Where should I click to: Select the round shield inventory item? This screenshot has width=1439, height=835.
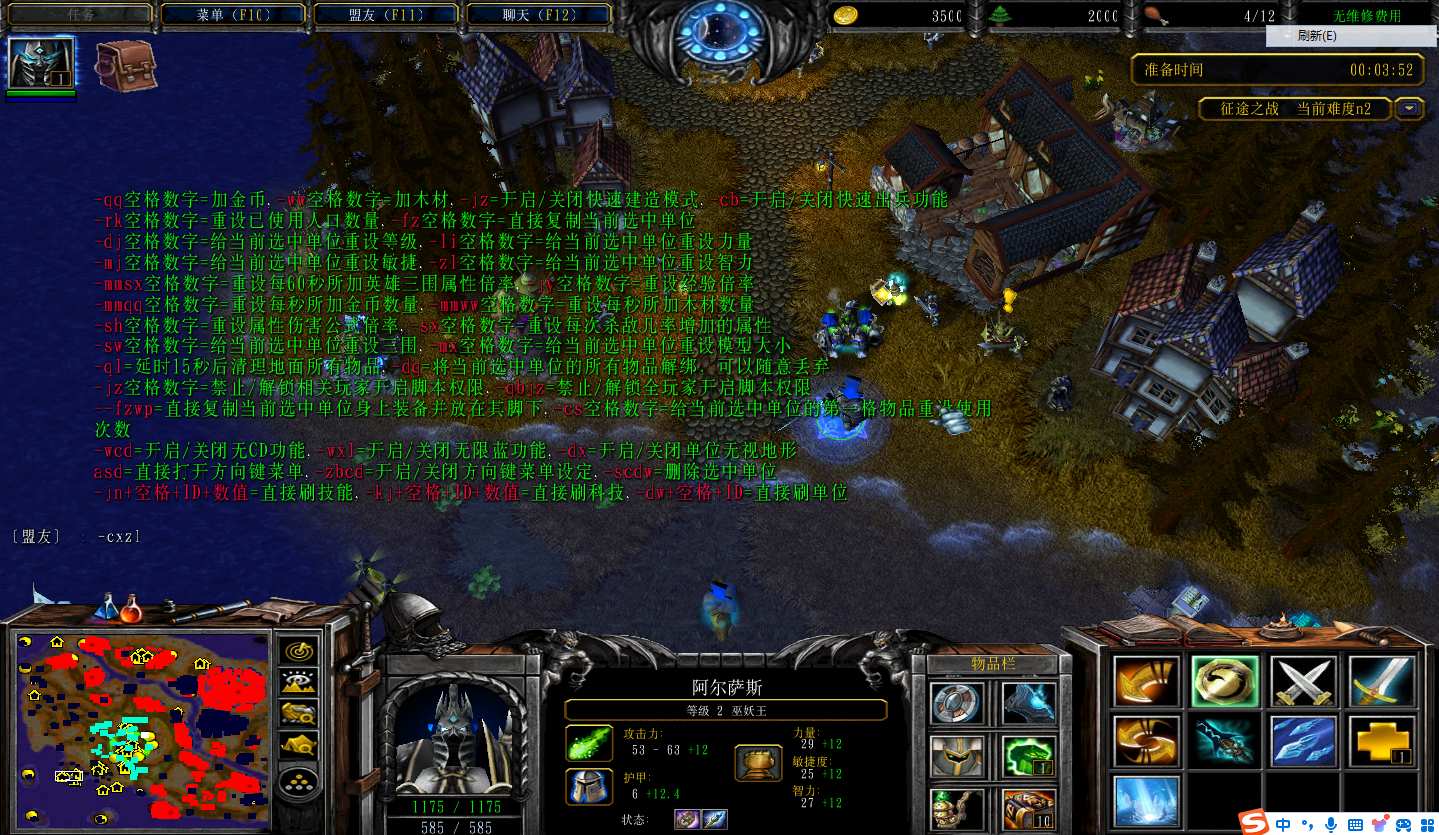click(x=957, y=703)
